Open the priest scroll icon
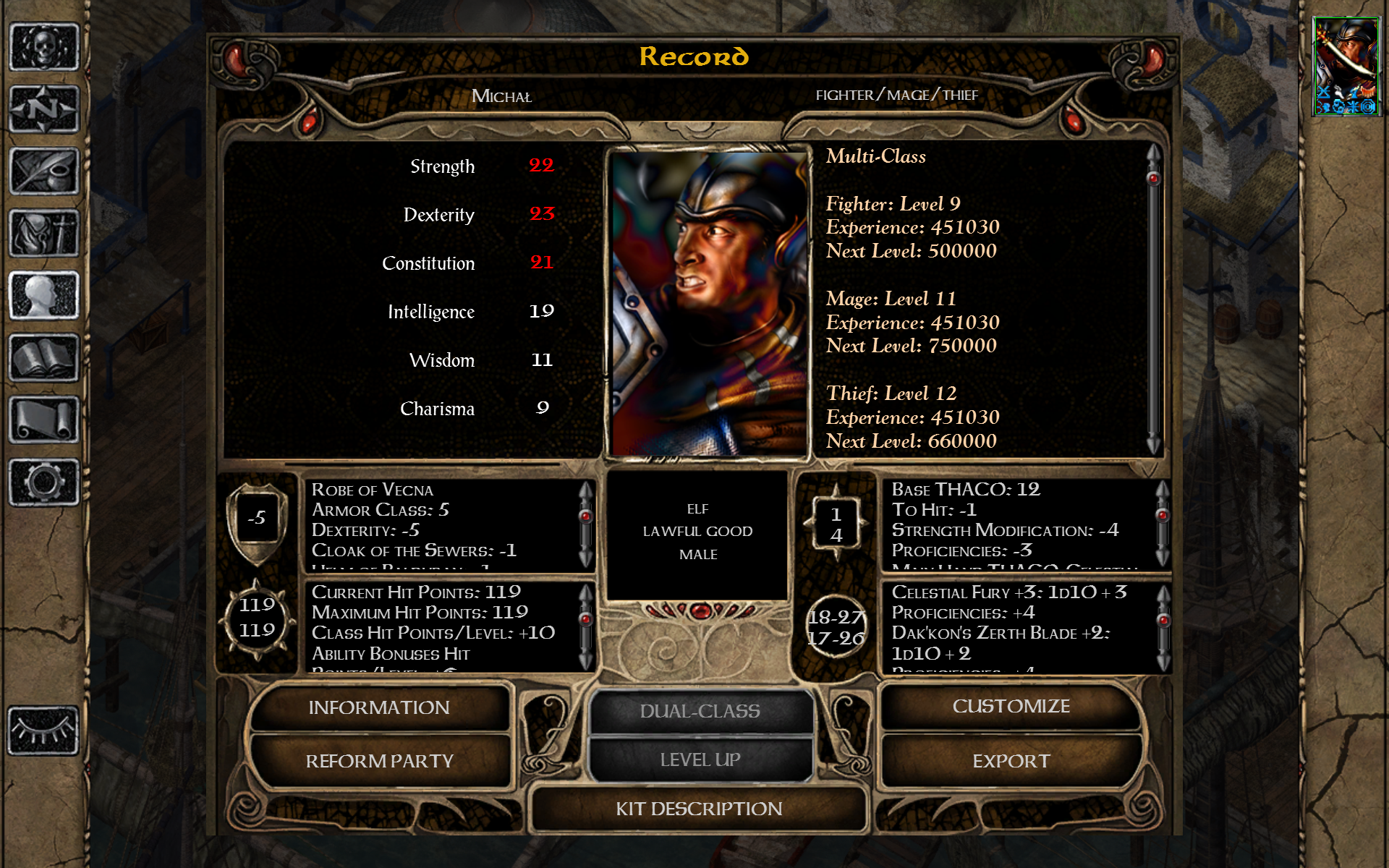 (44, 420)
